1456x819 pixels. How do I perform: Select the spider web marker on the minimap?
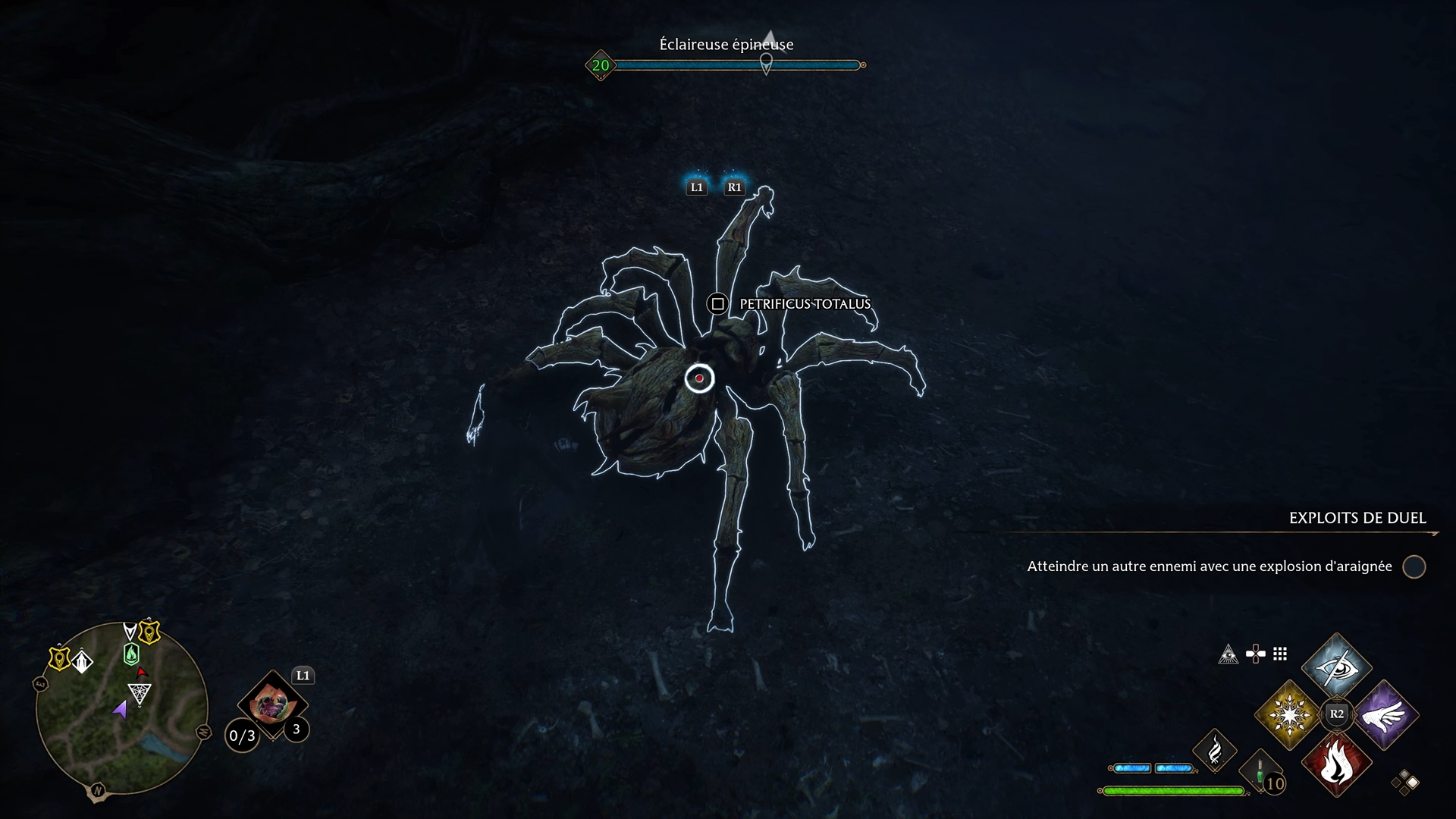click(139, 693)
